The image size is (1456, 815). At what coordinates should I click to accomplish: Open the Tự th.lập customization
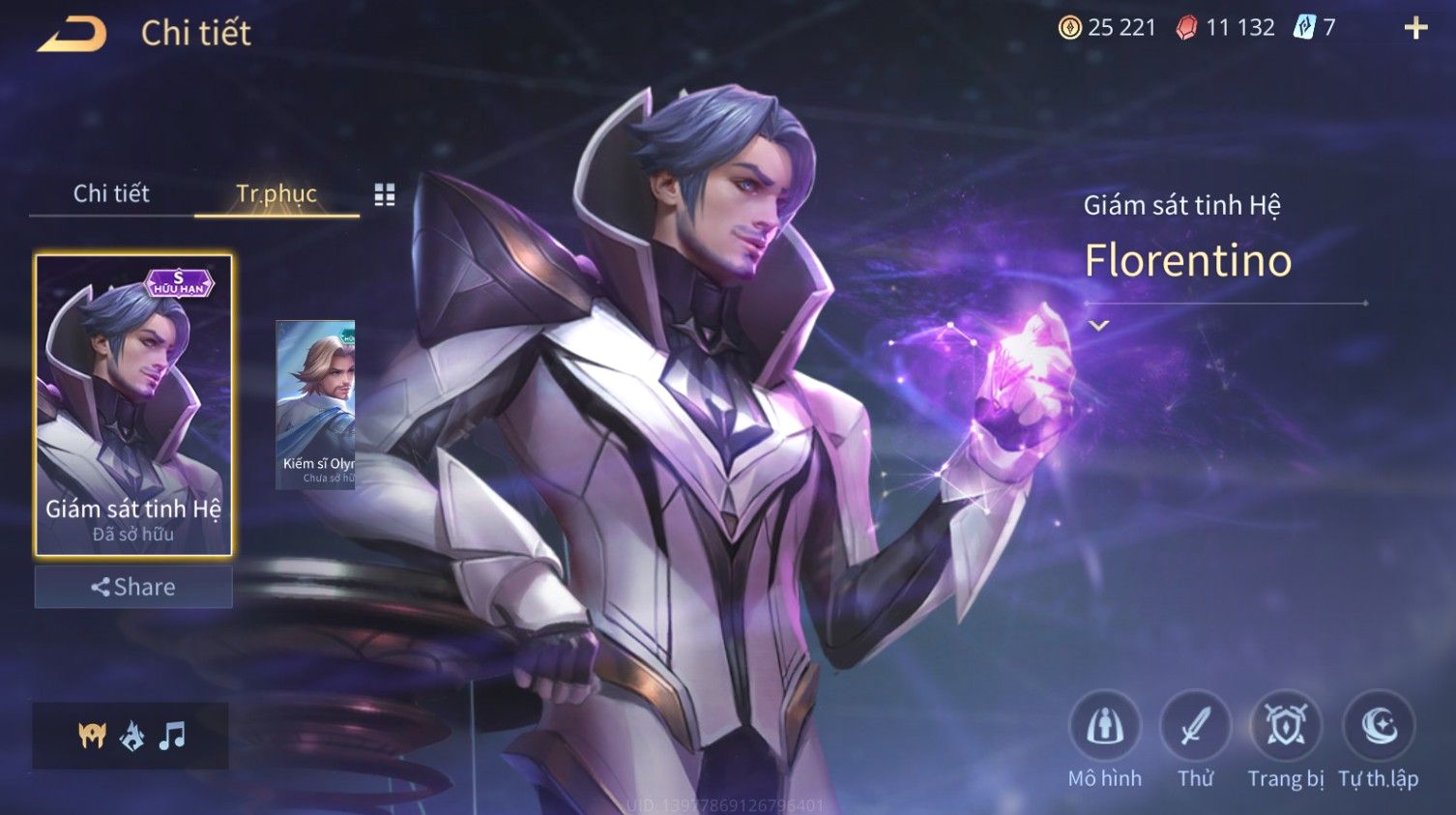coord(1379,727)
